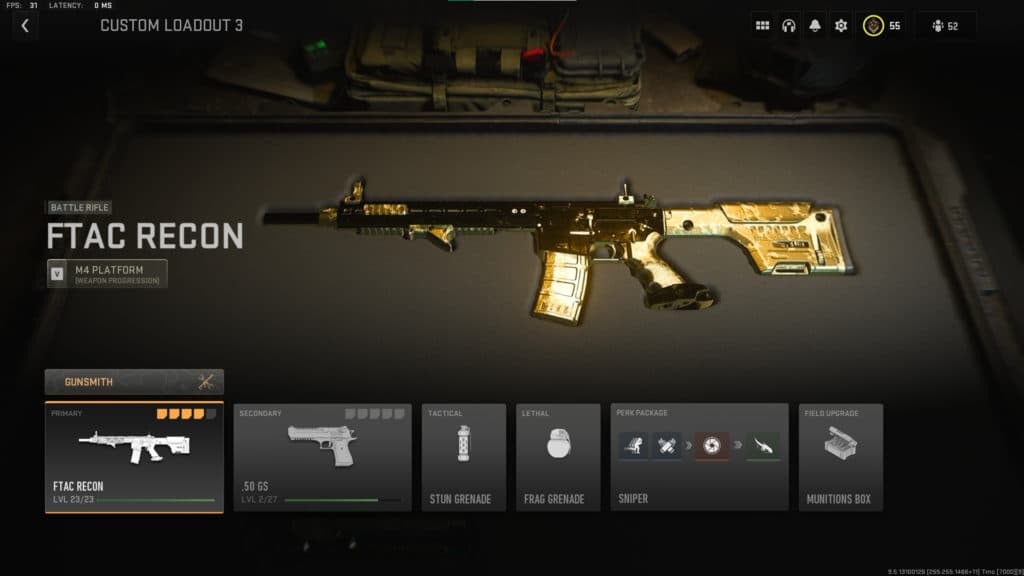Go back with the top-left arrow
Image resolution: width=1024 pixels, height=576 pixels.
click(x=24, y=26)
